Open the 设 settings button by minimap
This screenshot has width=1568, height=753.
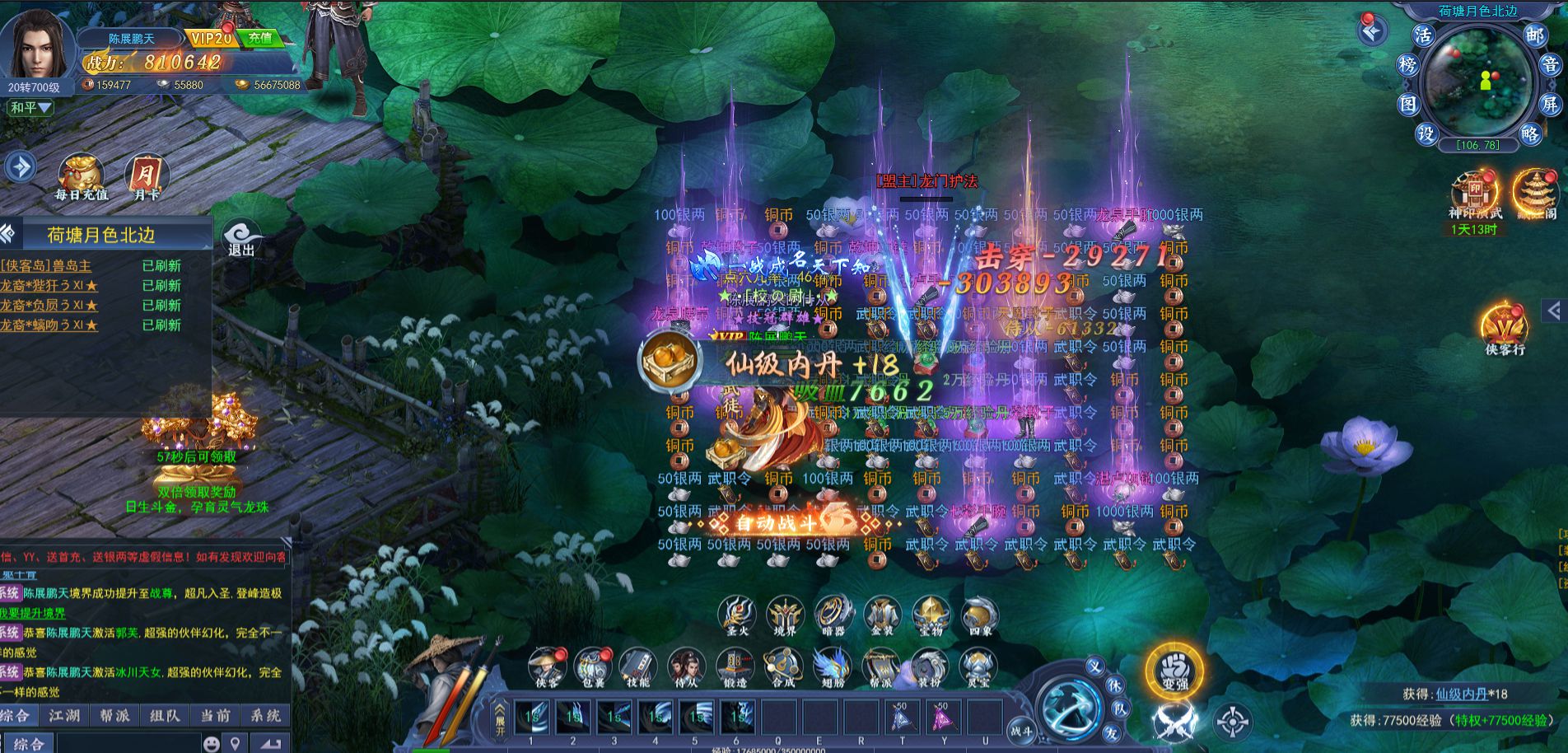1426,133
